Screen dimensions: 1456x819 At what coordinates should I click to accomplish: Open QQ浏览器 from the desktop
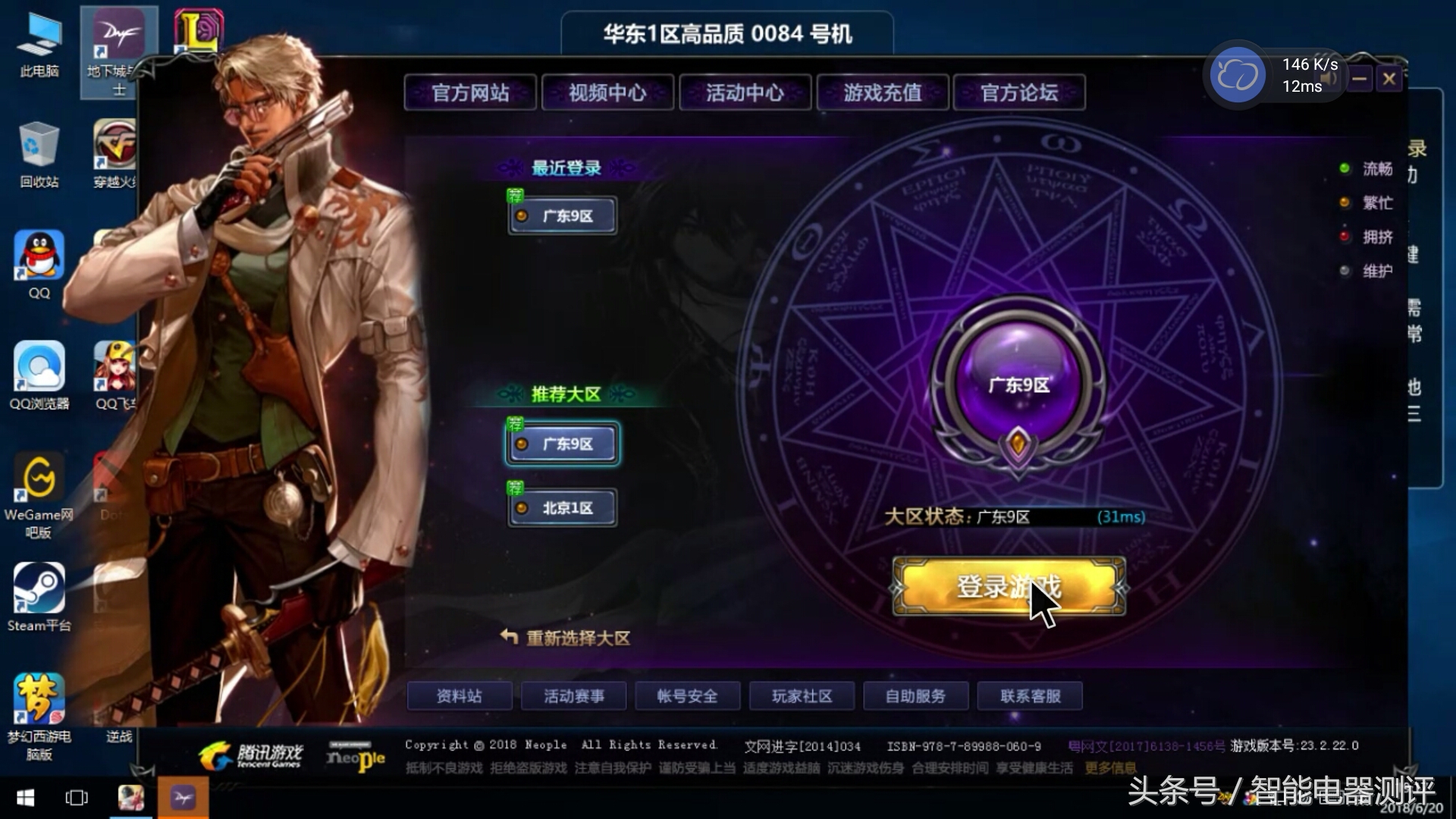pos(38,366)
